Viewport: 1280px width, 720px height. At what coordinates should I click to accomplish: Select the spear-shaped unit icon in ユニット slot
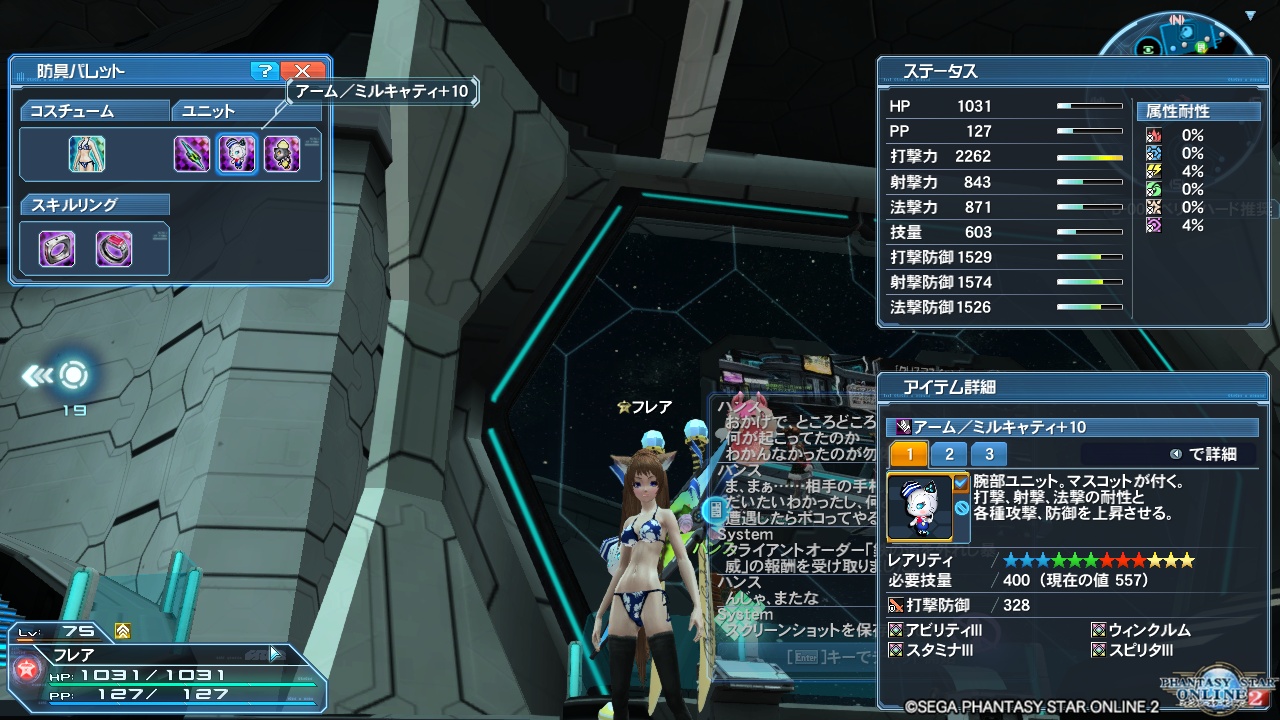(190, 155)
